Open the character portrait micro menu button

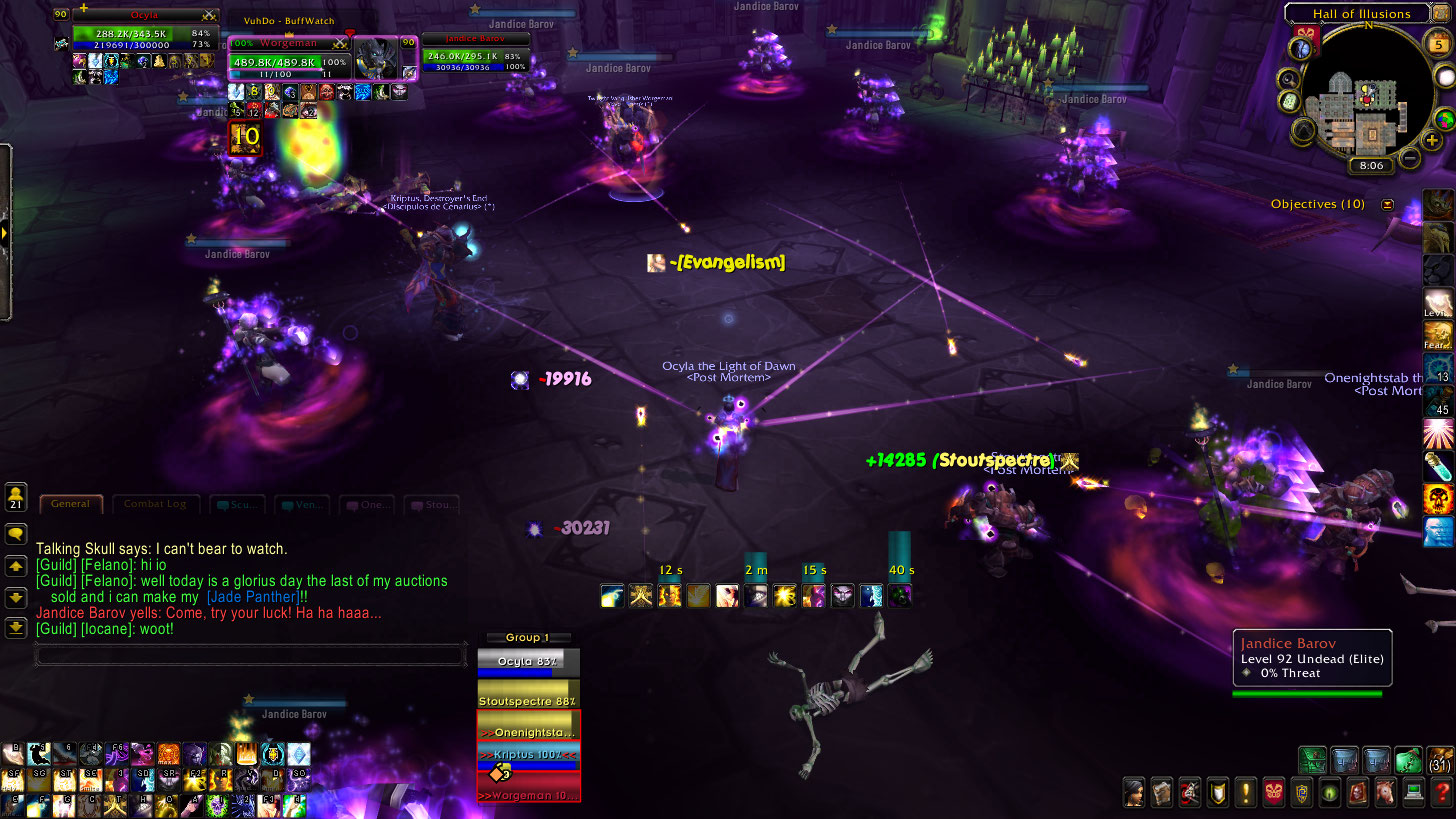(1133, 793)
